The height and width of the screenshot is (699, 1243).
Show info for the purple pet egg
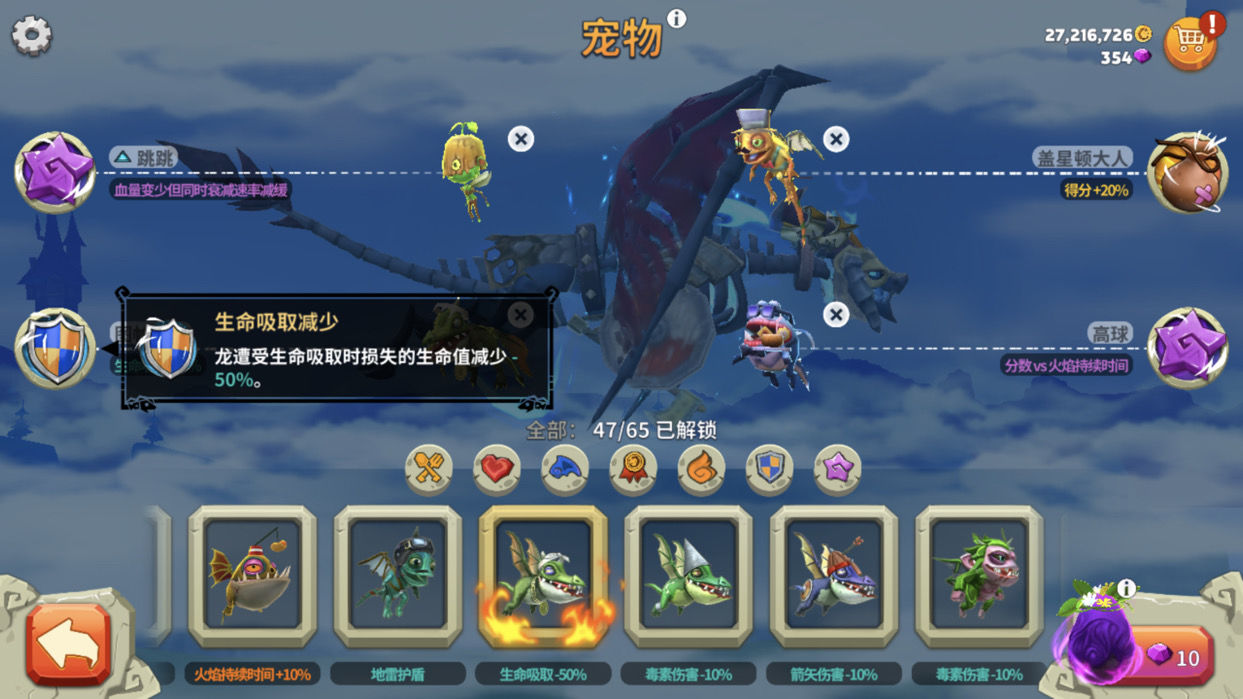pyautogui.click(x=1126, y=588)
